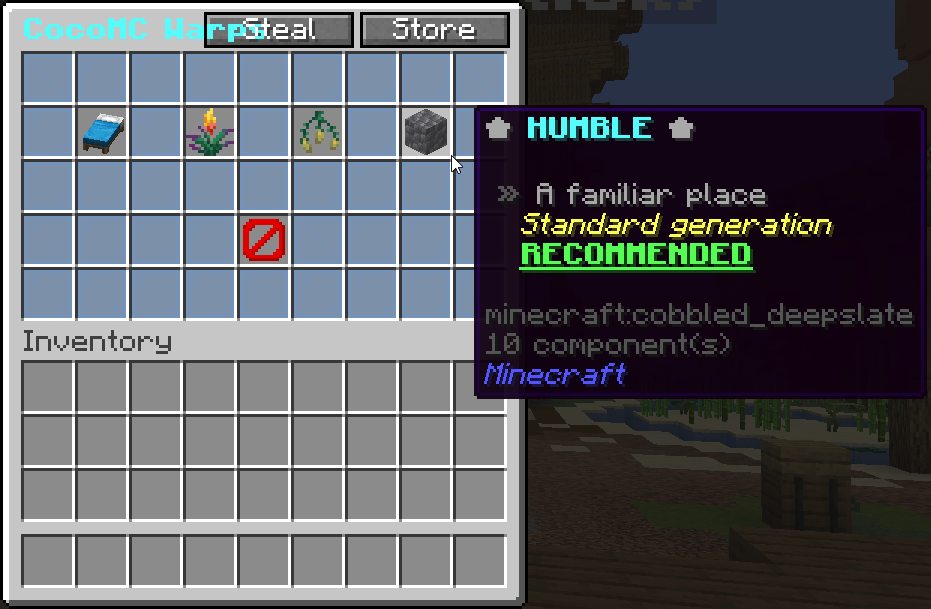Choose the torchflower warp item

(209, 132)
